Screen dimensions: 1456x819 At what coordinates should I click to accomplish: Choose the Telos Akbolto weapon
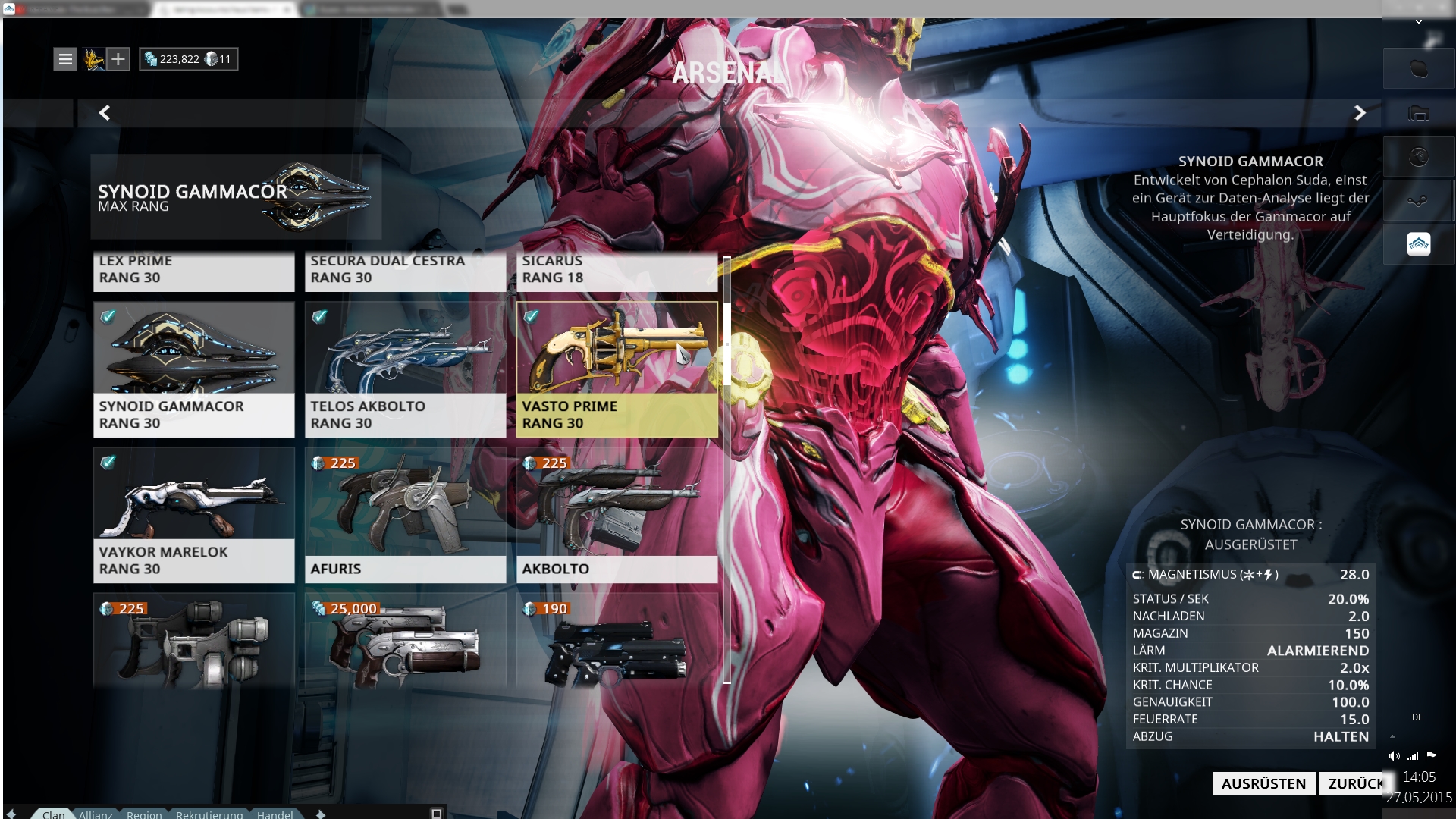405,369
